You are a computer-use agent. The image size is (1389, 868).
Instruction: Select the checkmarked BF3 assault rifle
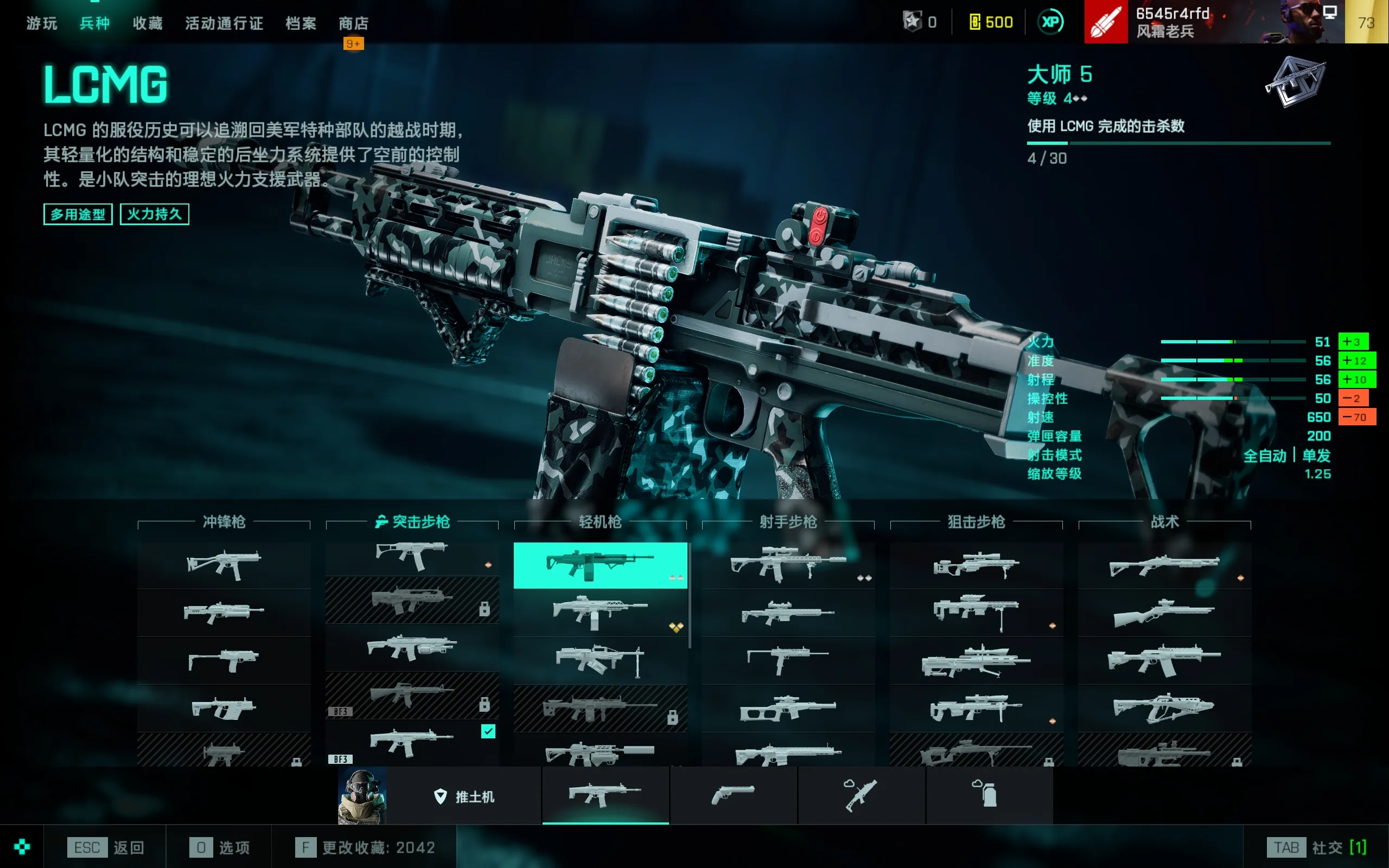411,743
